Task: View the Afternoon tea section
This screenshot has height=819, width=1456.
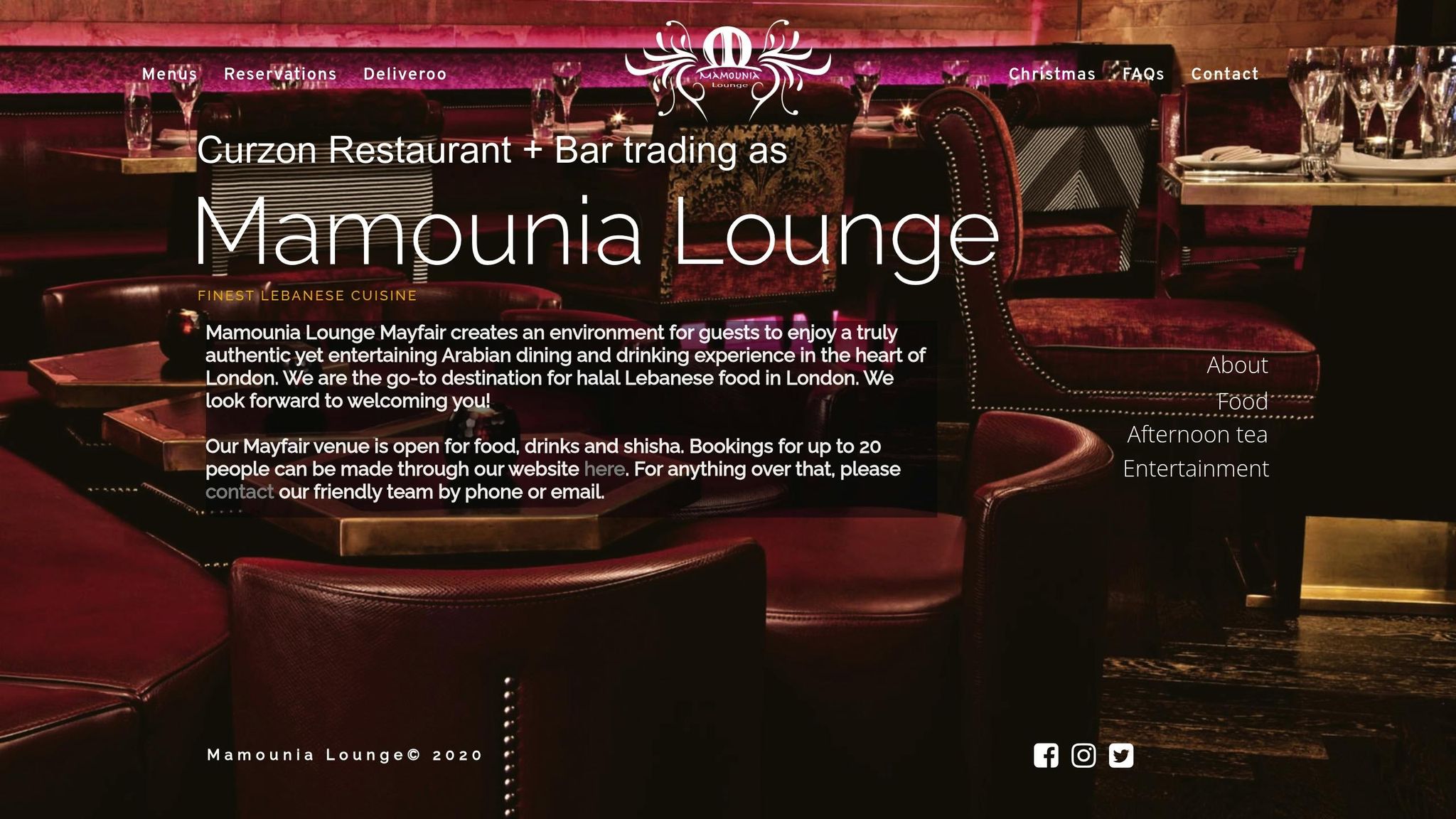Action: (1197, 435)
